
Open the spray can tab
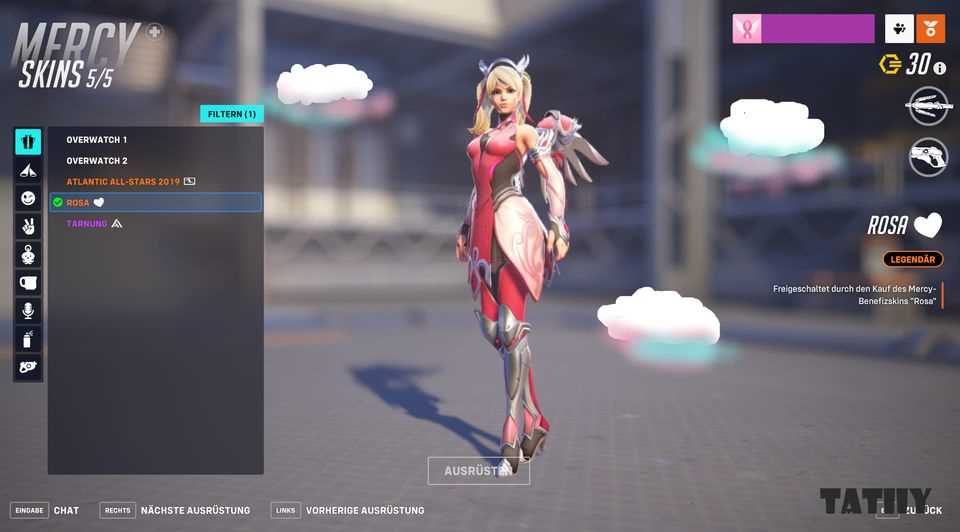point(28,339)
